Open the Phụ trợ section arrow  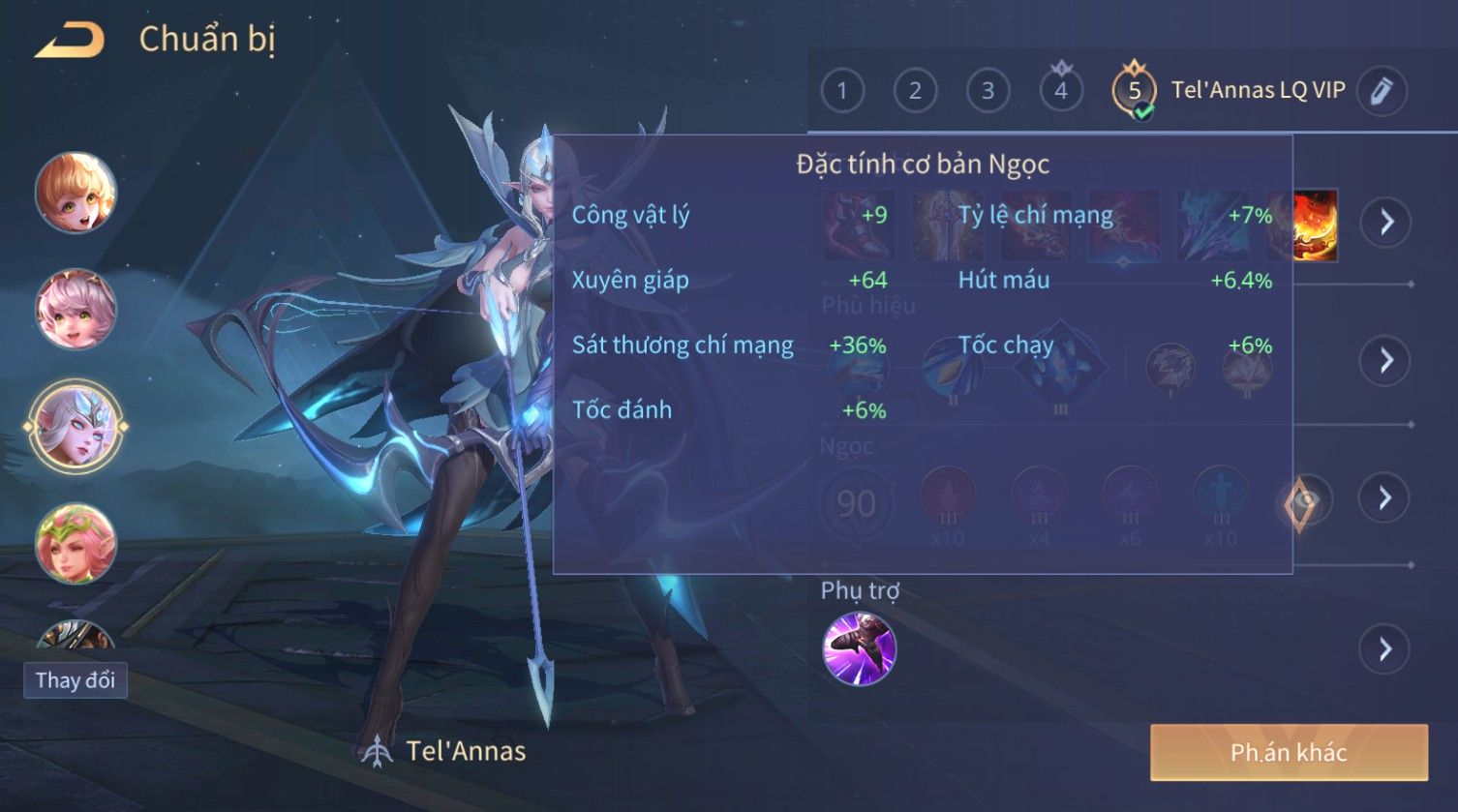coord(1385,648)
